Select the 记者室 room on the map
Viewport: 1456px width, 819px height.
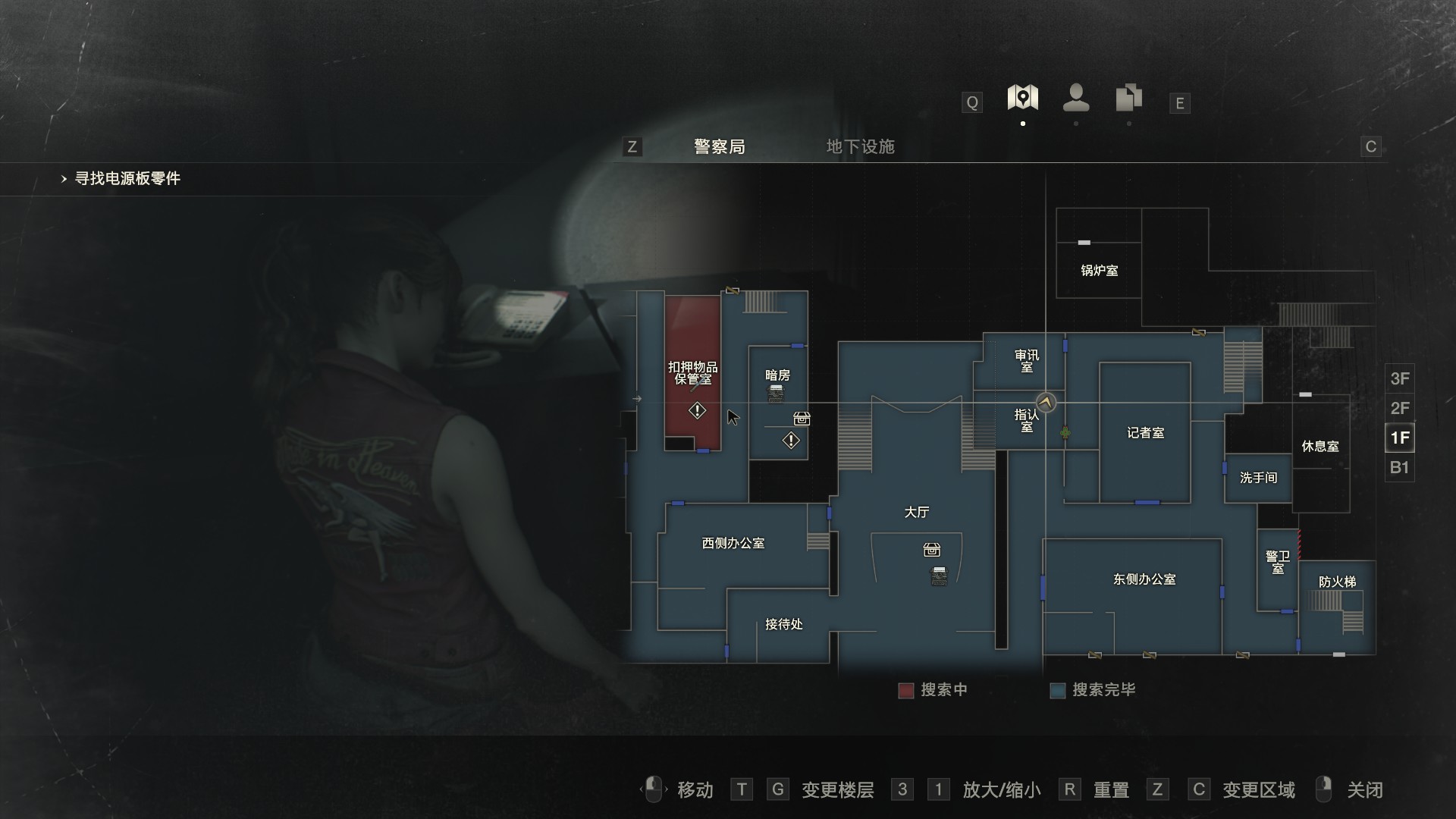(1145, 433)
